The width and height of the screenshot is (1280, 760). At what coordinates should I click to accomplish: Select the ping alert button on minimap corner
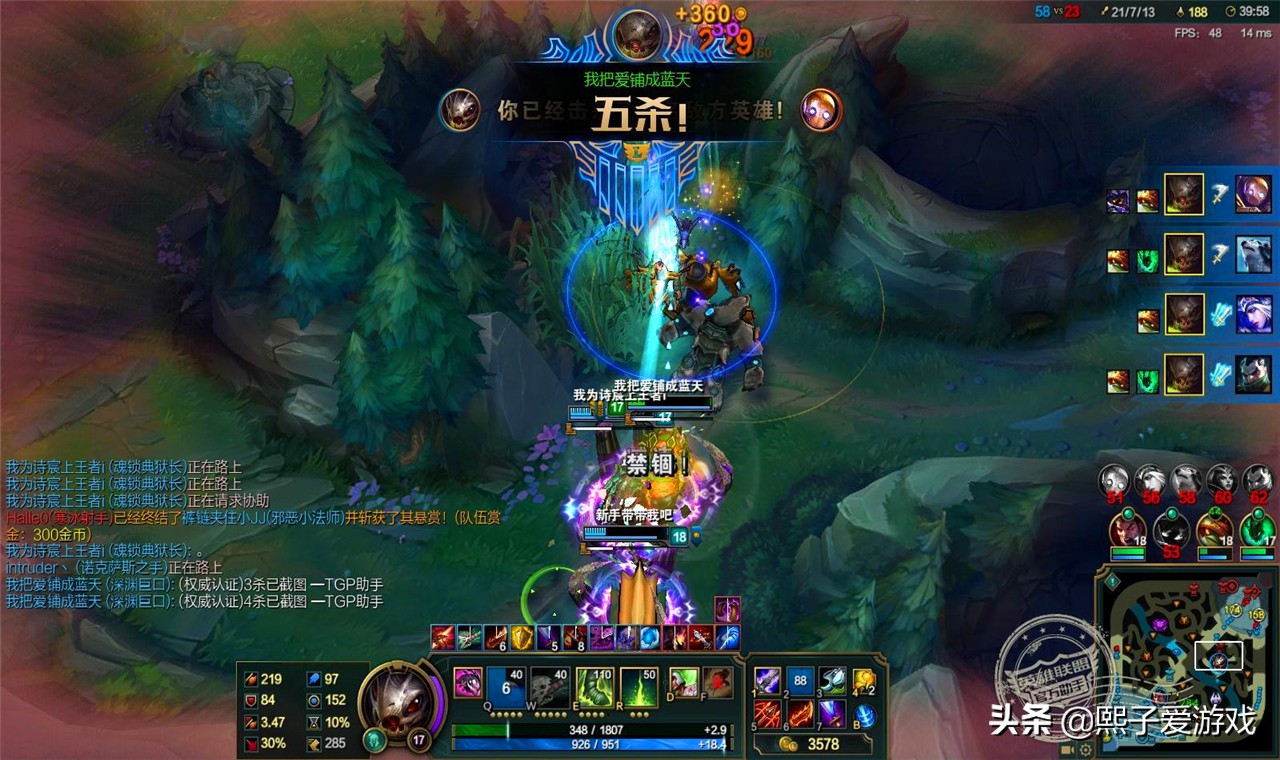(x=1111, y=579)
